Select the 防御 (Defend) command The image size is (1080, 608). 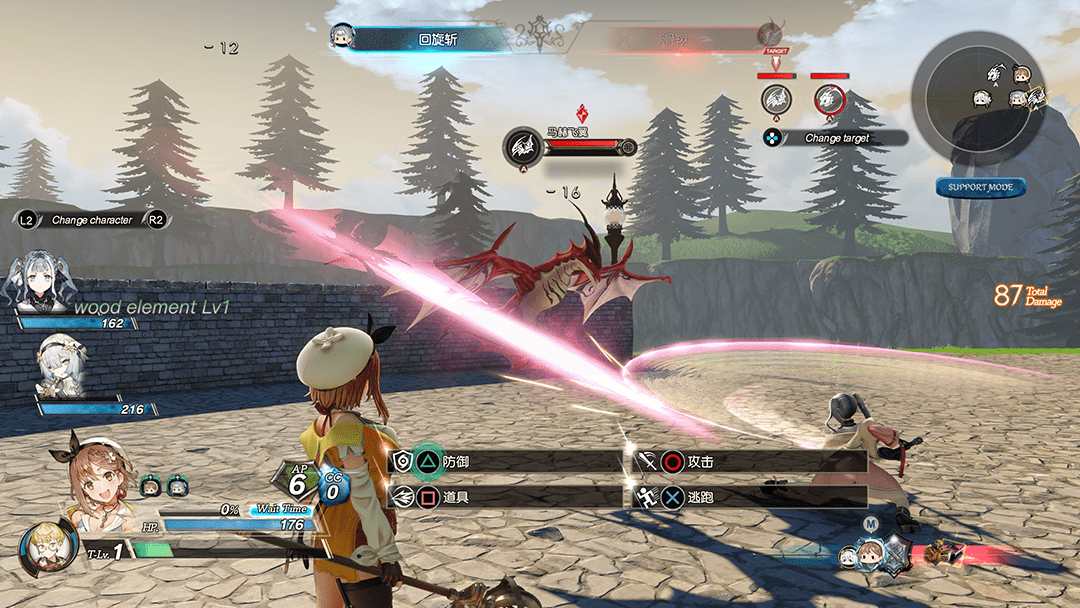coord(505,461)
